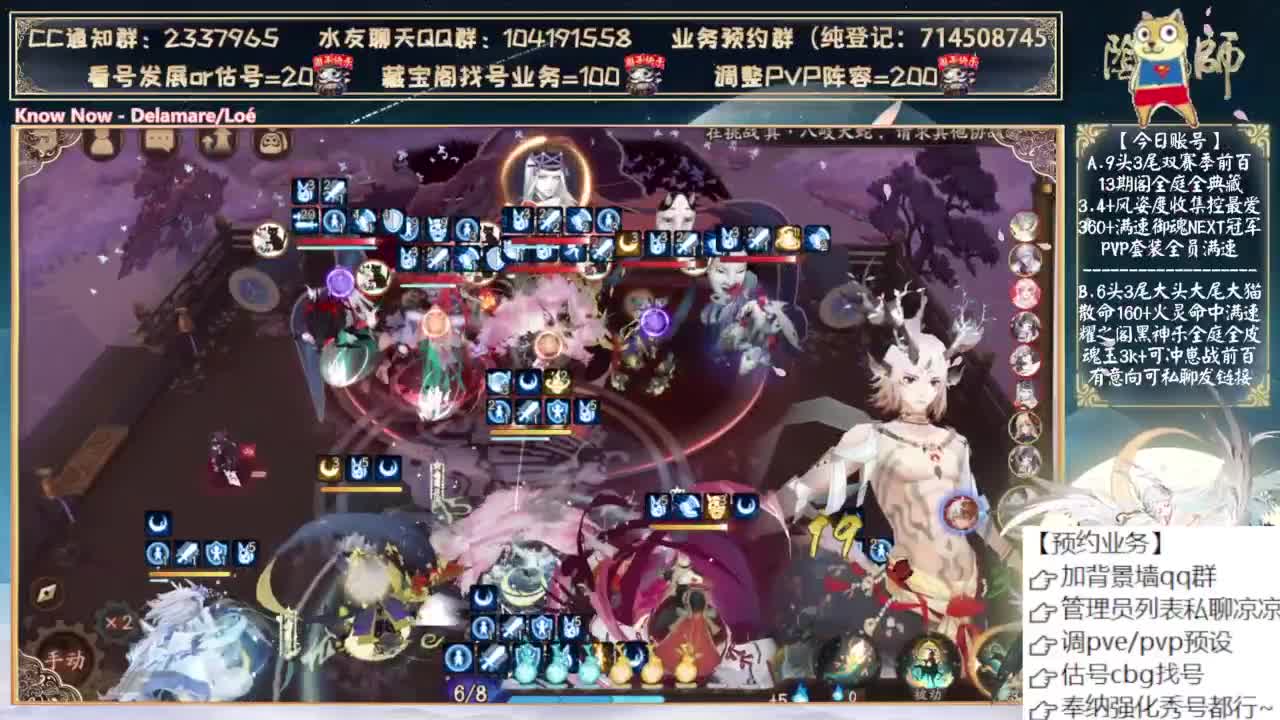Click the compass gear icon at bottom-left

click(46, 592)
